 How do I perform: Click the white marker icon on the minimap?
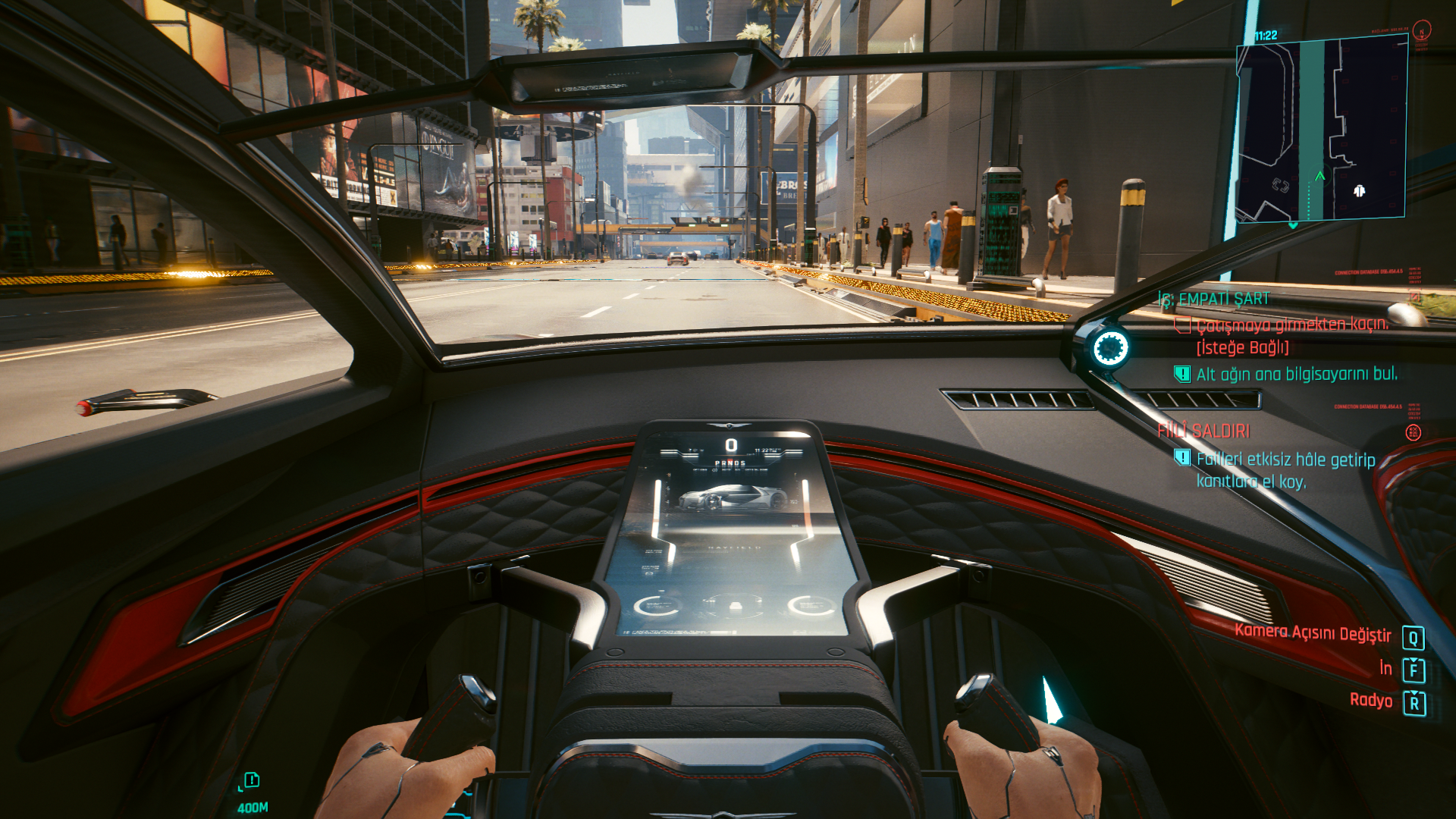(1359, 190)
